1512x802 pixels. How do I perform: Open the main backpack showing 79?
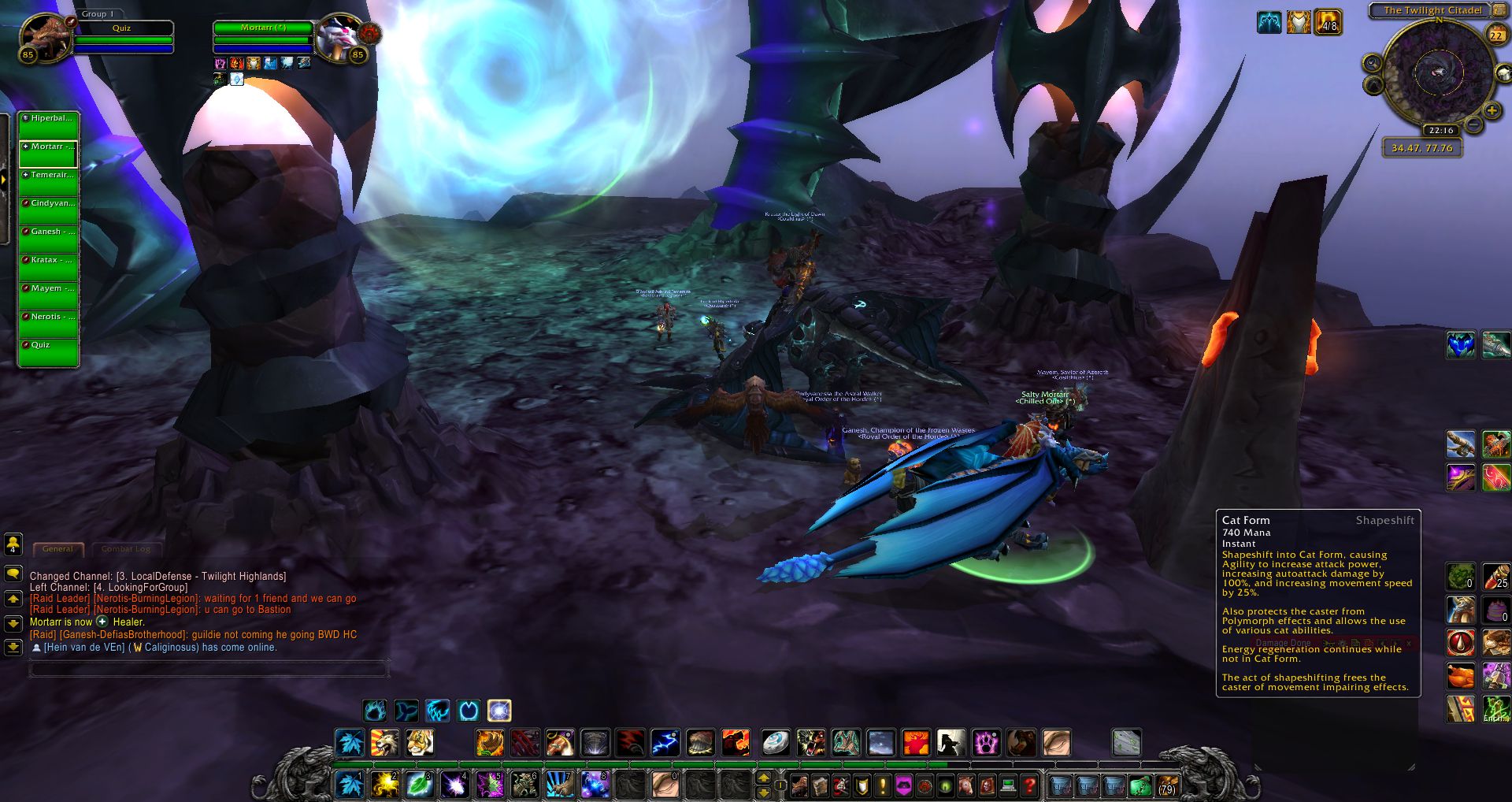(1167, 785)
